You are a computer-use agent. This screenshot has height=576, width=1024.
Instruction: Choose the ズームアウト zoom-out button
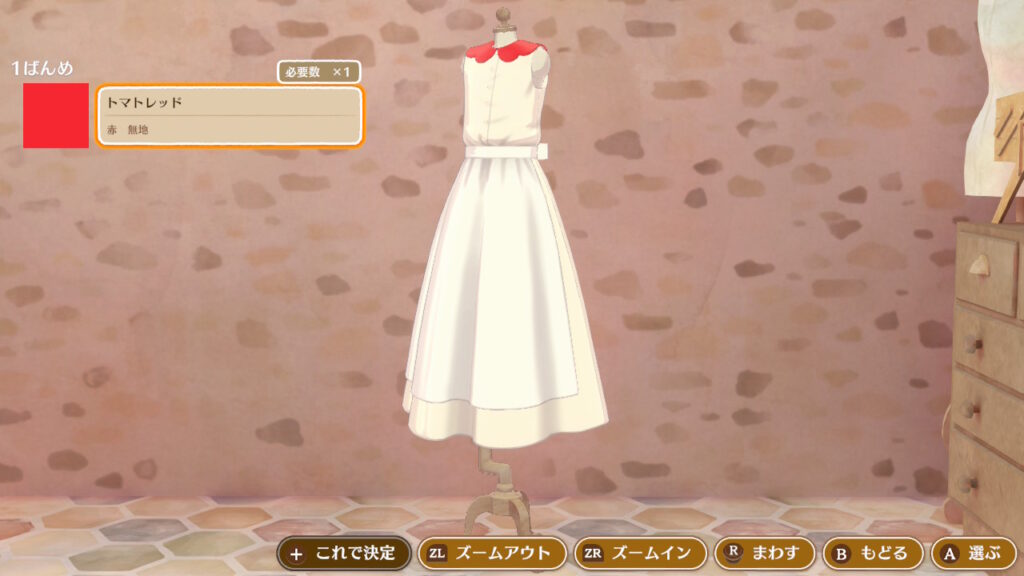[x=490, y=553]
